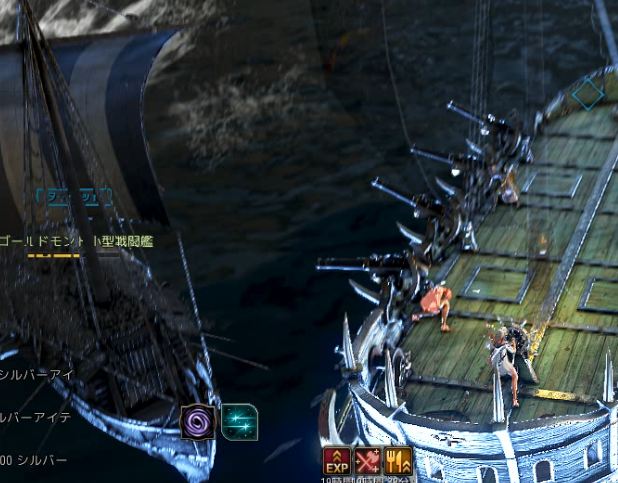This screenshot has height=483, width=618.
Task: Click the fork and knife food buff icon
Action: [398, 461]
